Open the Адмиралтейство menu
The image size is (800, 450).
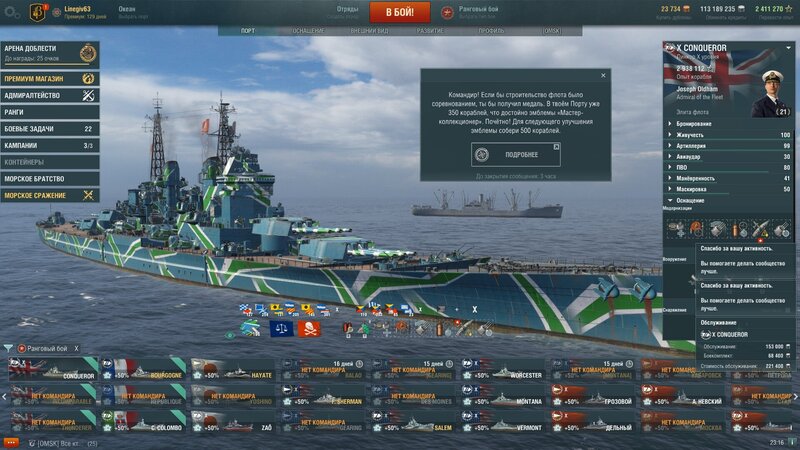[49, 95]
